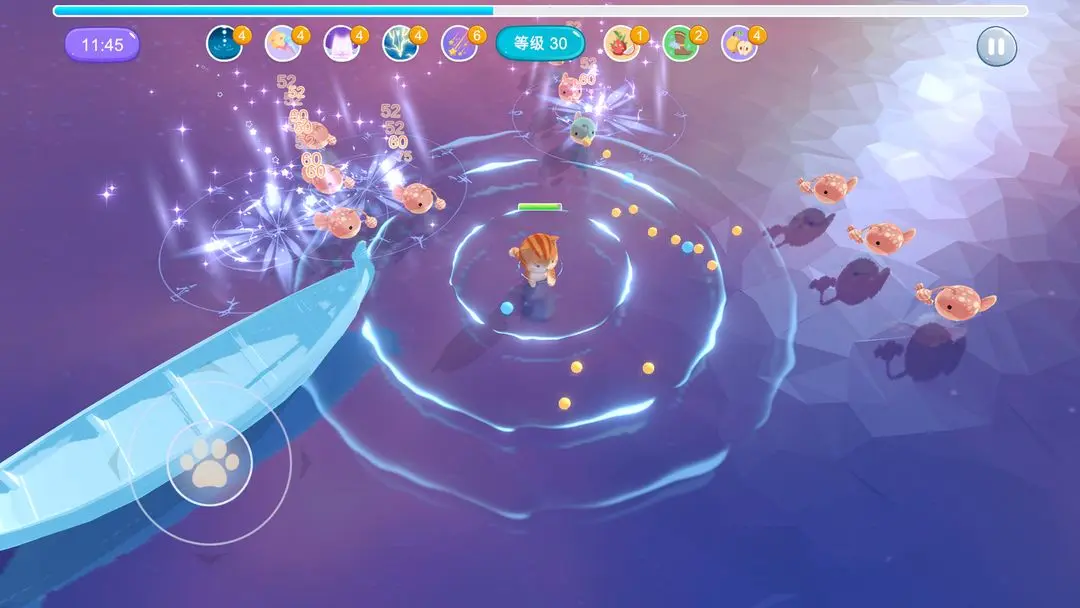This screenshot has height=608, width=1080.
Task: Tap the paw print joystick control
Action: click(210, 462)
